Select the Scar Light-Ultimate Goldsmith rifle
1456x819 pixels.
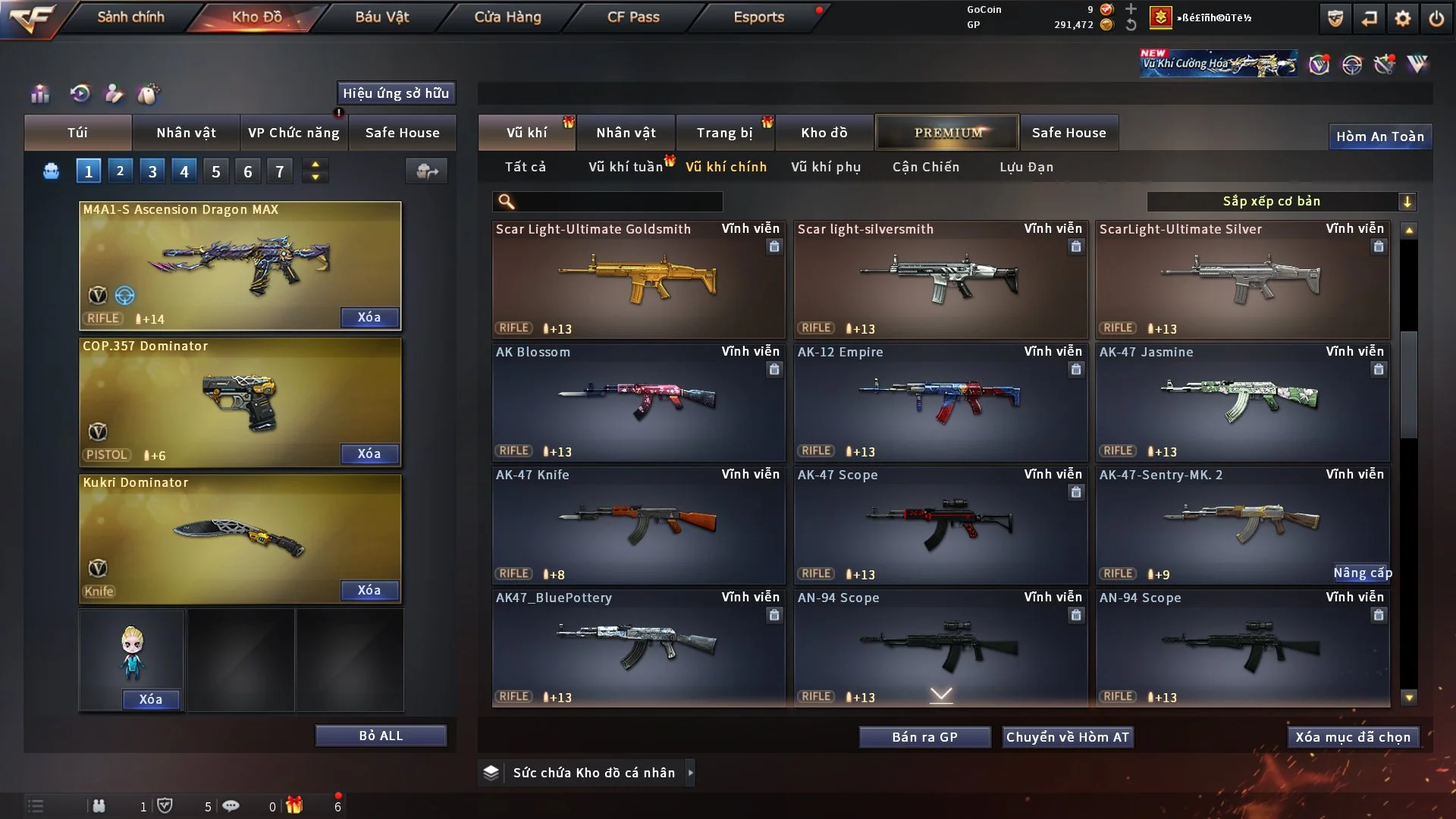click(638, 281)
